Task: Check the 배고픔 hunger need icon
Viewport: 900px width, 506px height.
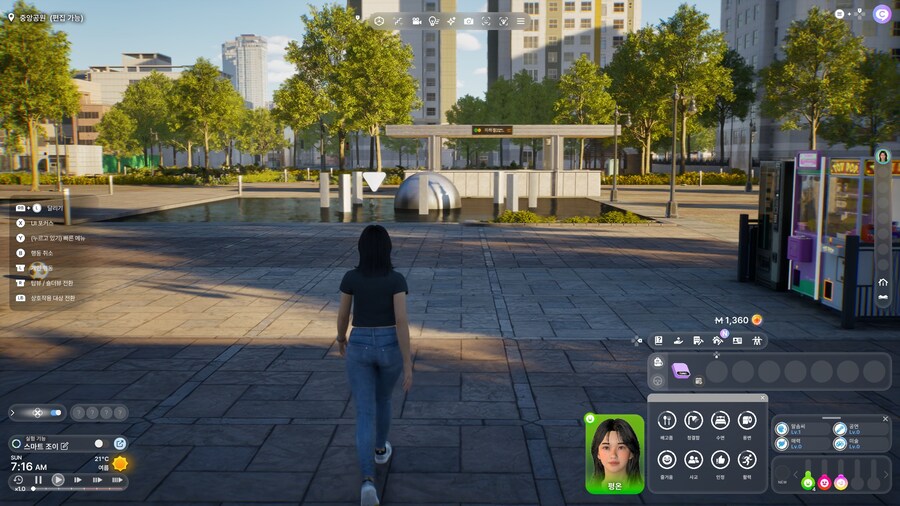Action: pyautogui.click(x=667, y=421)
